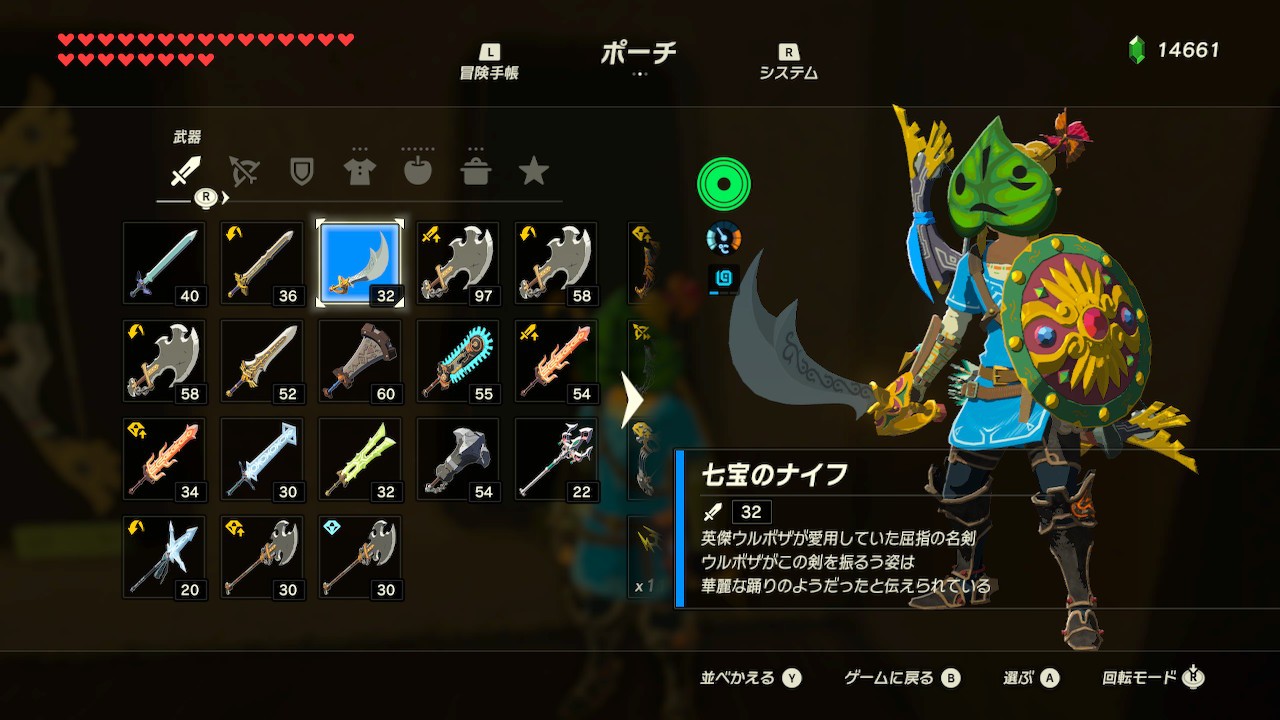Viewport: 1280px width, 720px height.
Task: Show the armor category tab
Action: pos(359,172)
